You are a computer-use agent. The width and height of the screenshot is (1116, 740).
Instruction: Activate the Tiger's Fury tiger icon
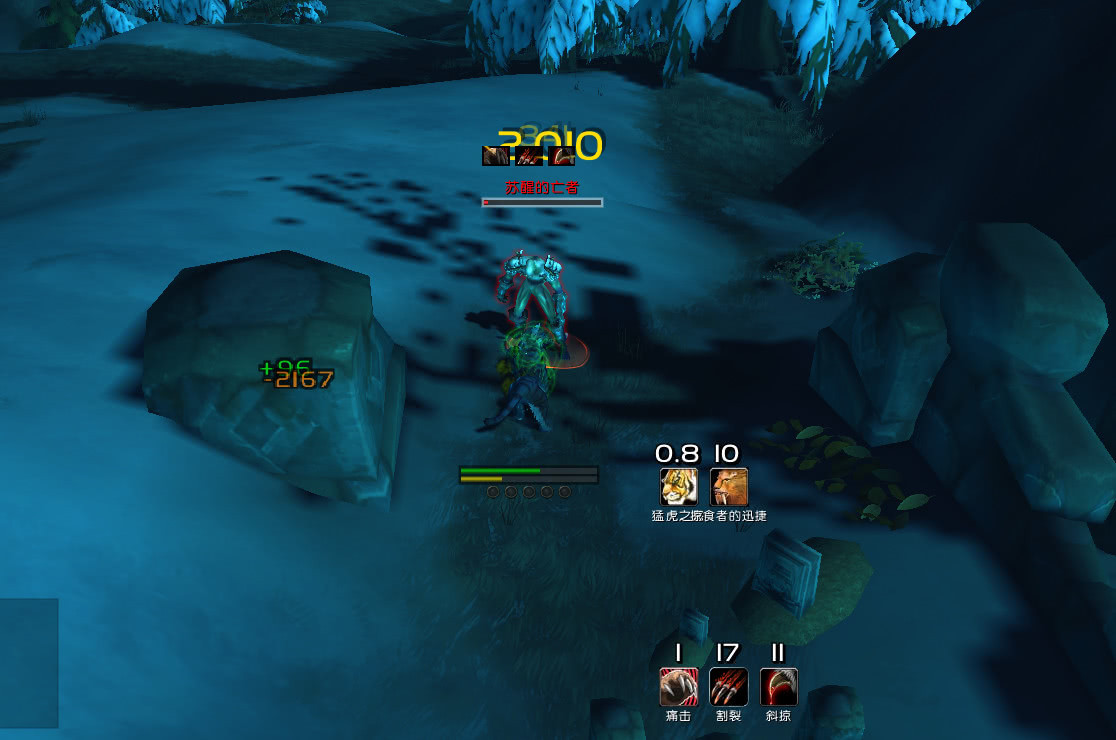coord(679,487)
